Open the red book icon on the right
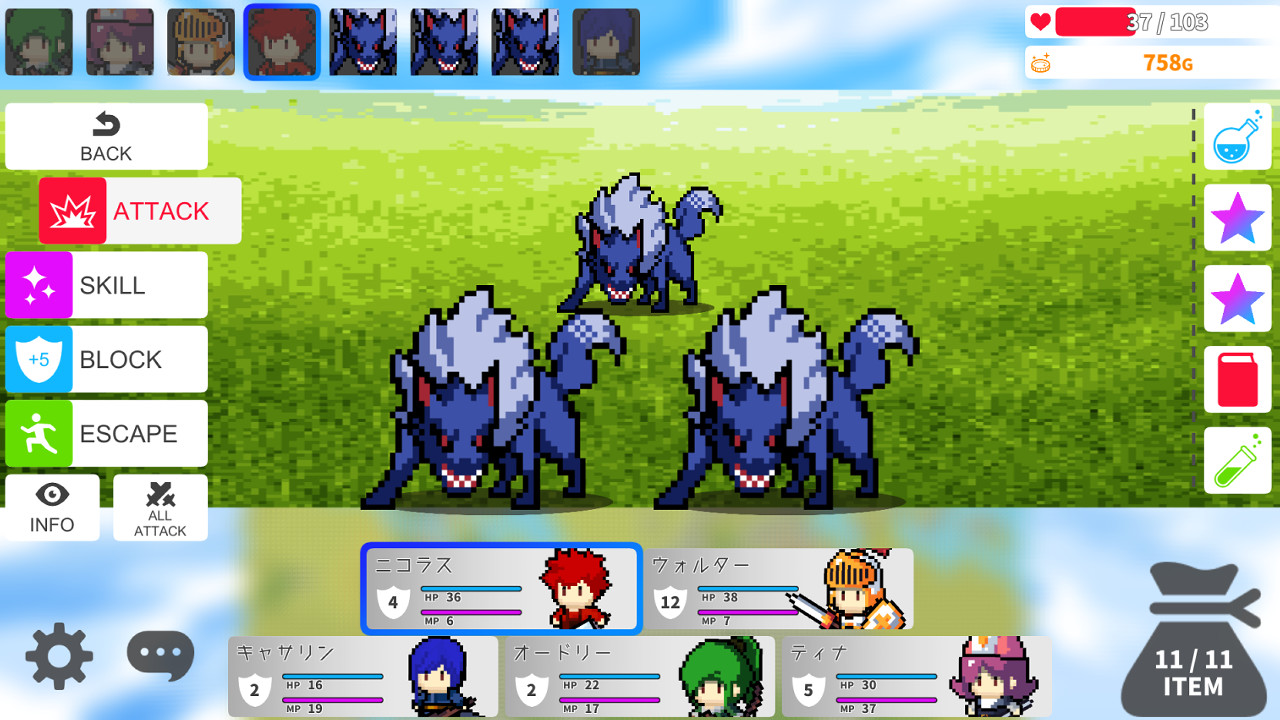1280x720 pixels. click(x=1237, y=380)
